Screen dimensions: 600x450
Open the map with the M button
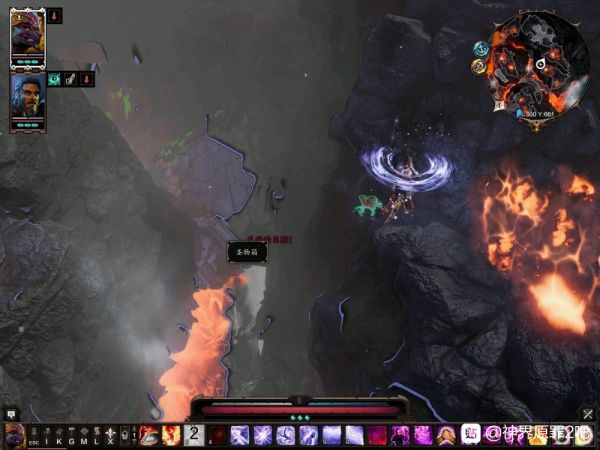click(84, 436)
